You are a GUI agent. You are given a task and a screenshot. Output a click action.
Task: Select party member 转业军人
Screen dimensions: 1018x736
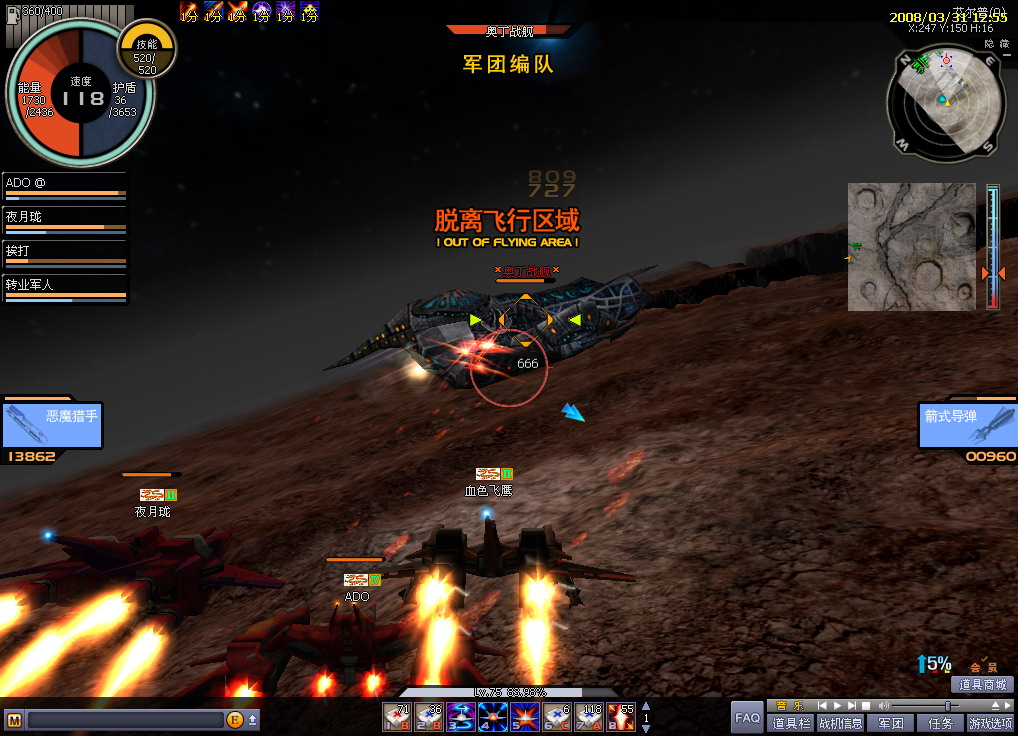coord(66,289)
